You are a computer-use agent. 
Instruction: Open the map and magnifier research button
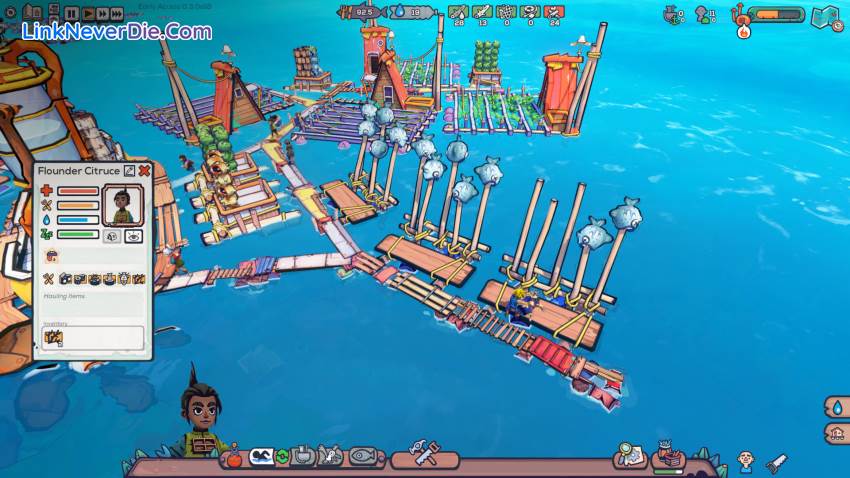630,455
